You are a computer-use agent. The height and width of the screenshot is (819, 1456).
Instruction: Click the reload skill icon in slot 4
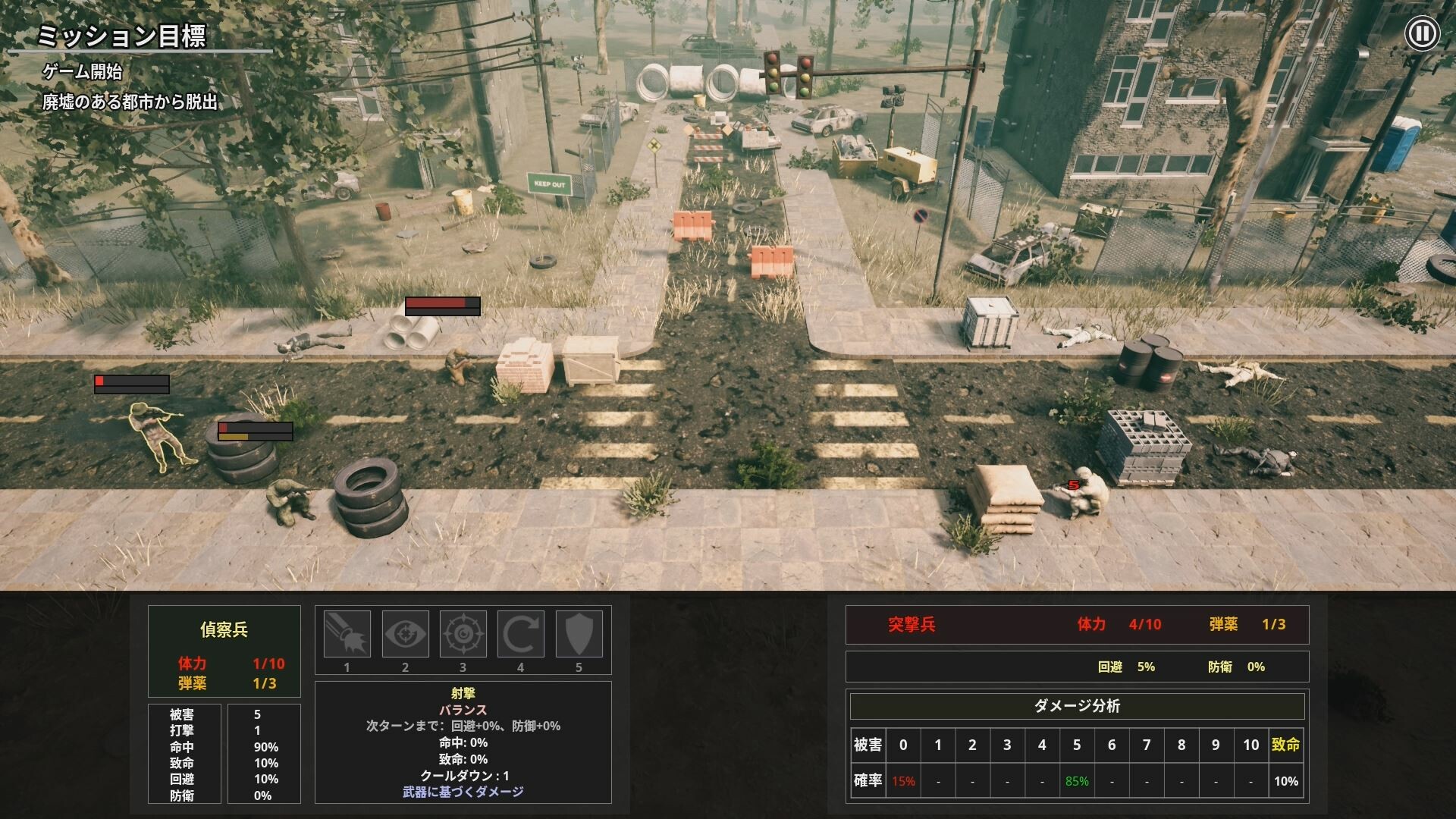click(521, 634)
